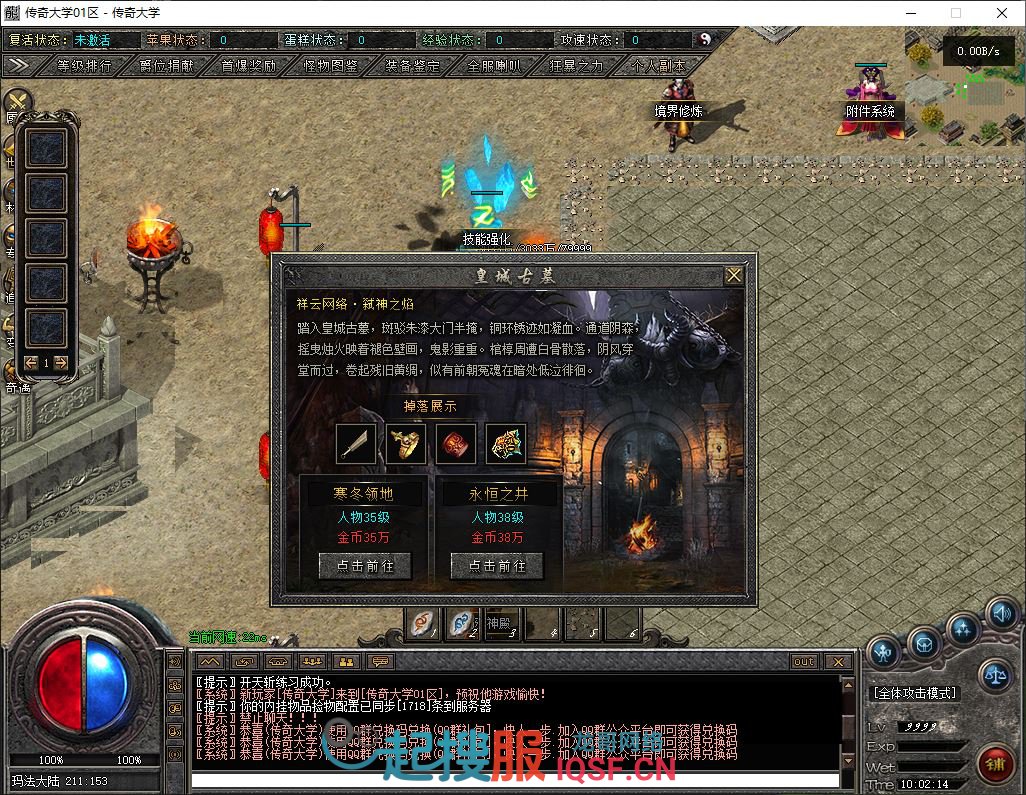Open the 全服喇叭 menu
Viewport: 1026px width, 795px height.
point(494,65)
